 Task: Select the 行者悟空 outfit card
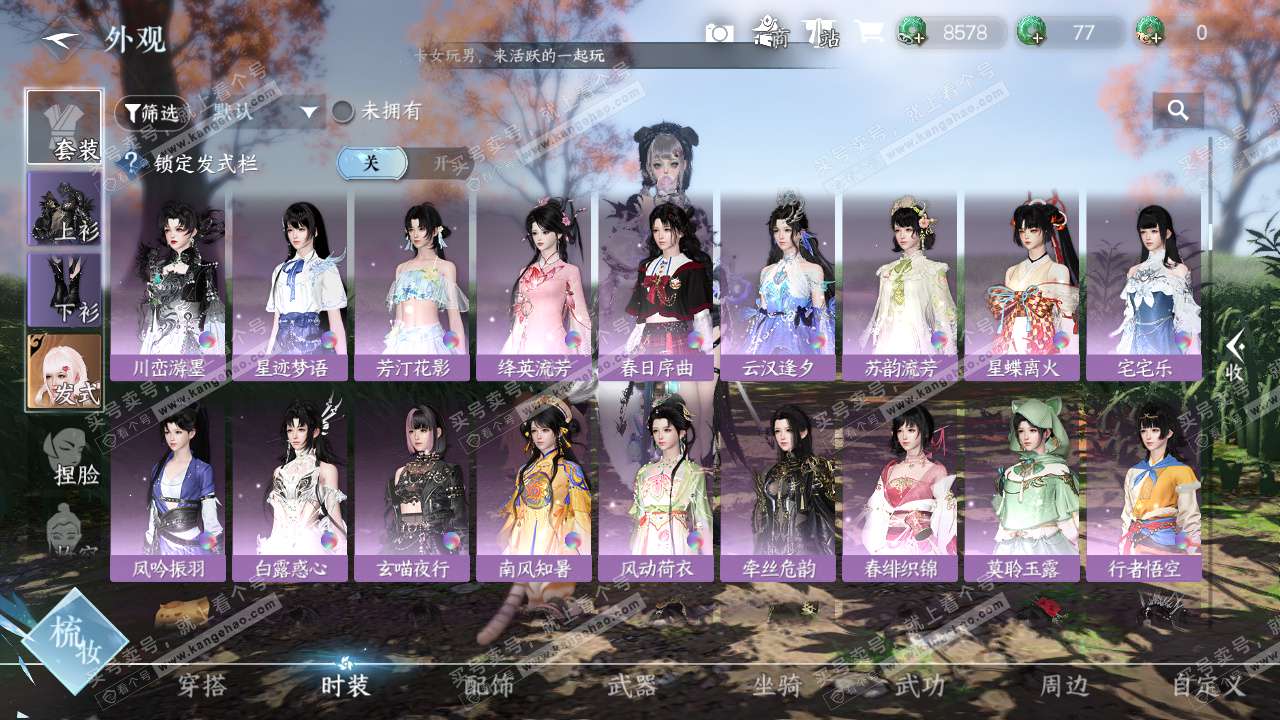1144,486
